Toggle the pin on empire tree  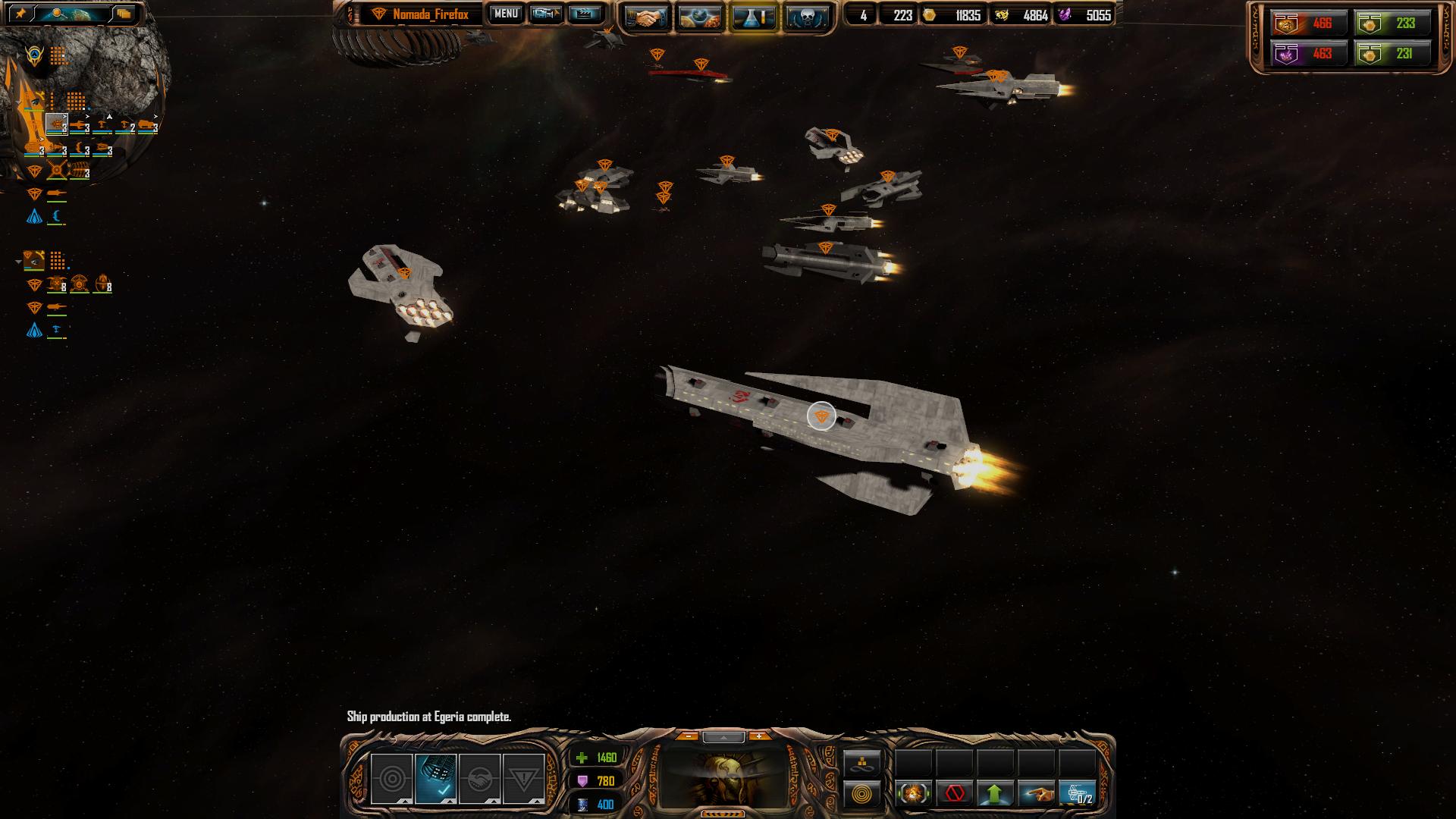[x=20, y=14]
